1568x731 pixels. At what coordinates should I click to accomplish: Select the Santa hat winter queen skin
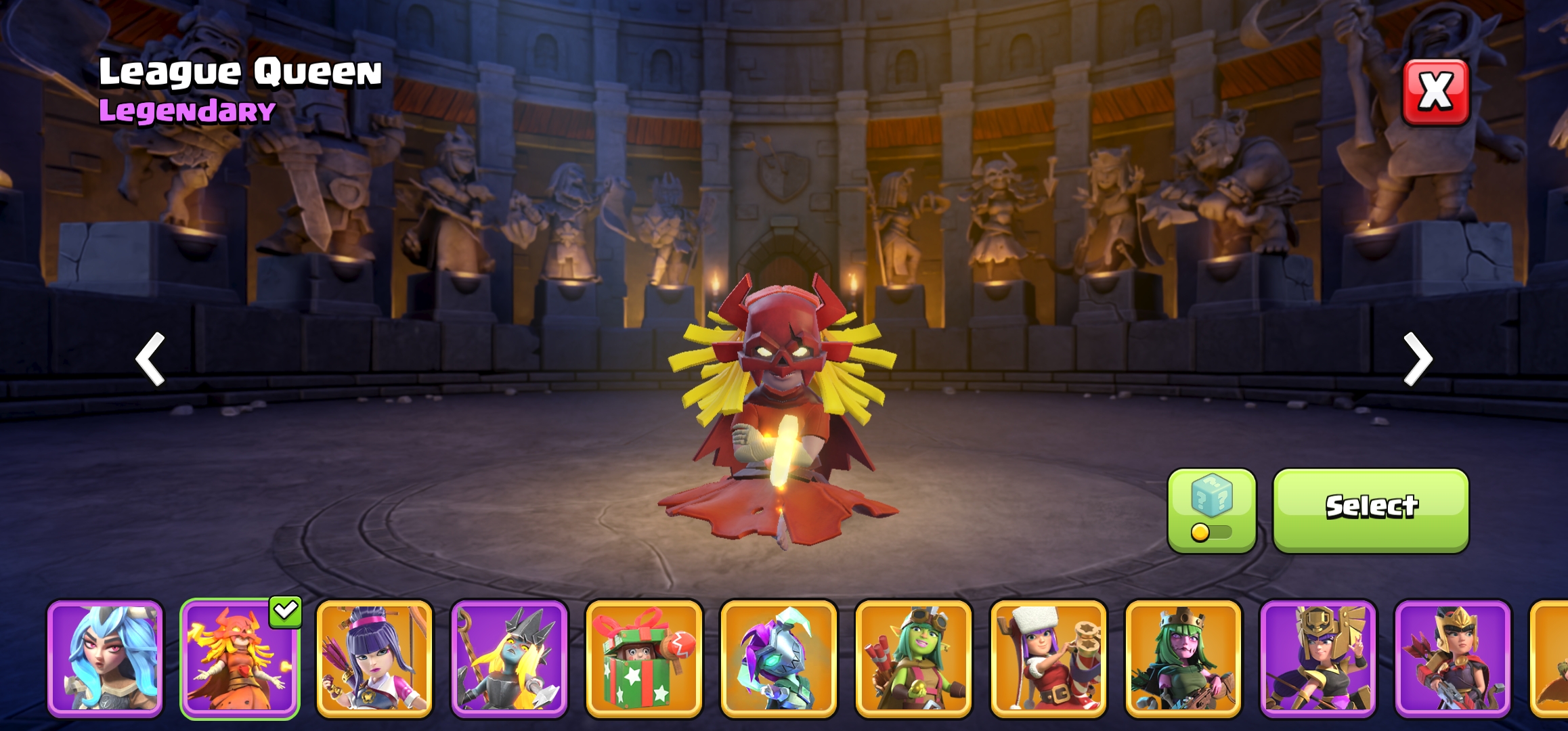(1048, 658)
